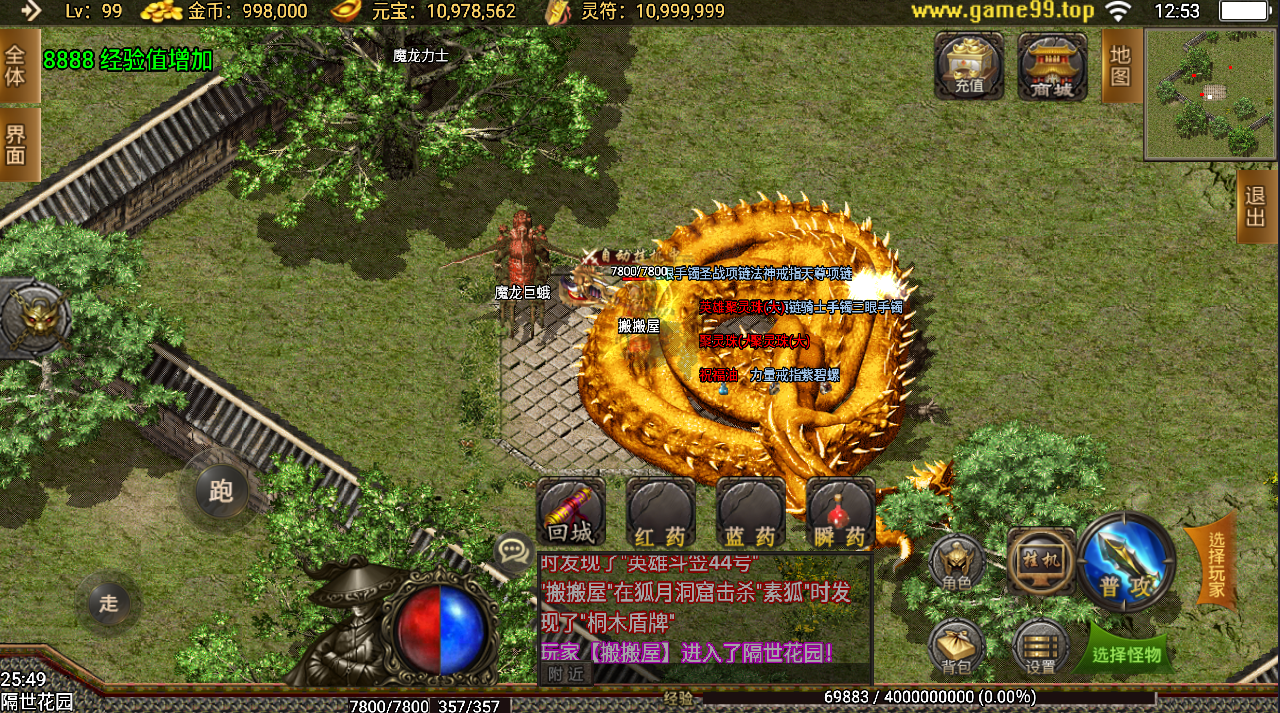
Task: Open the 设置 settings menu
Action: tap(1041, 647)
